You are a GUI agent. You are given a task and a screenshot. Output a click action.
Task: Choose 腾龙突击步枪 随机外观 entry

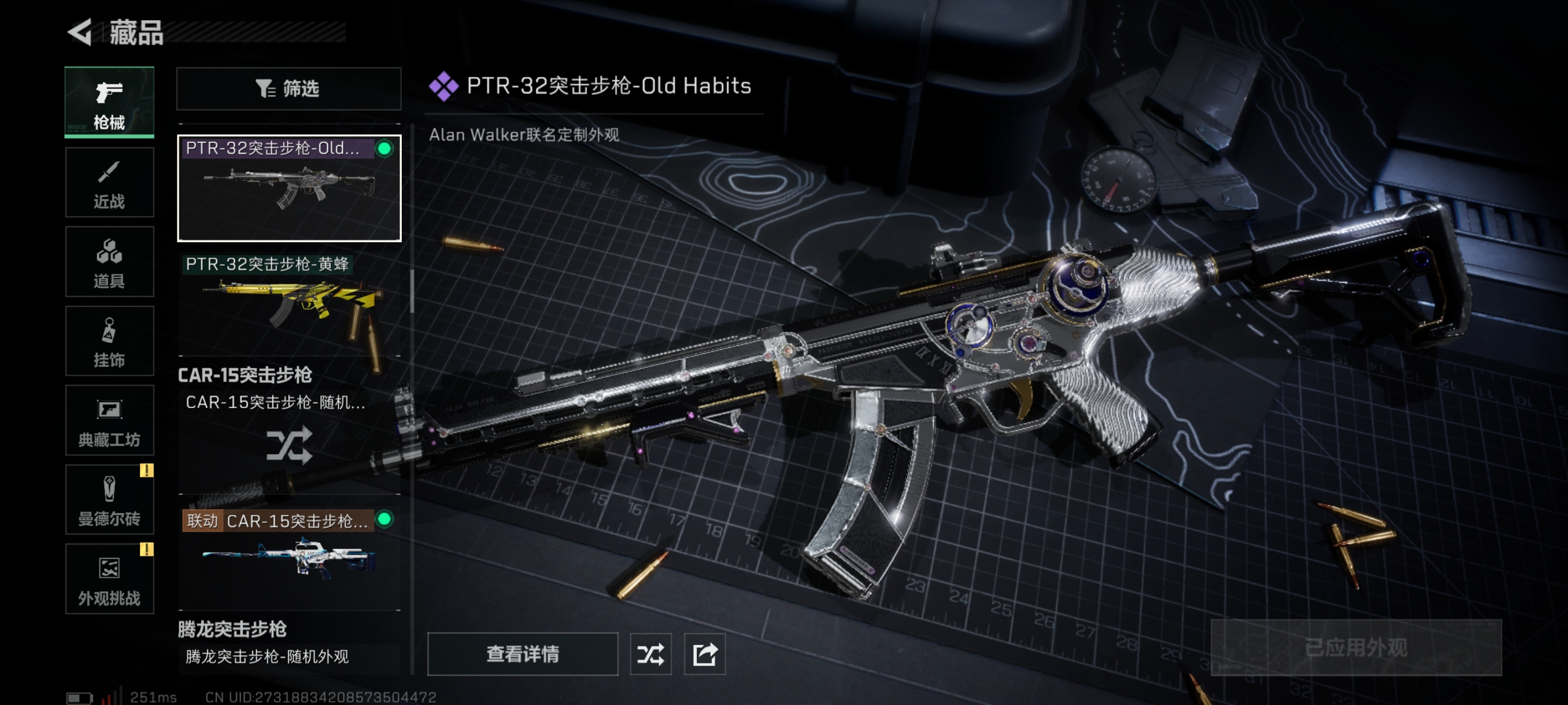(x=268, y=657)
